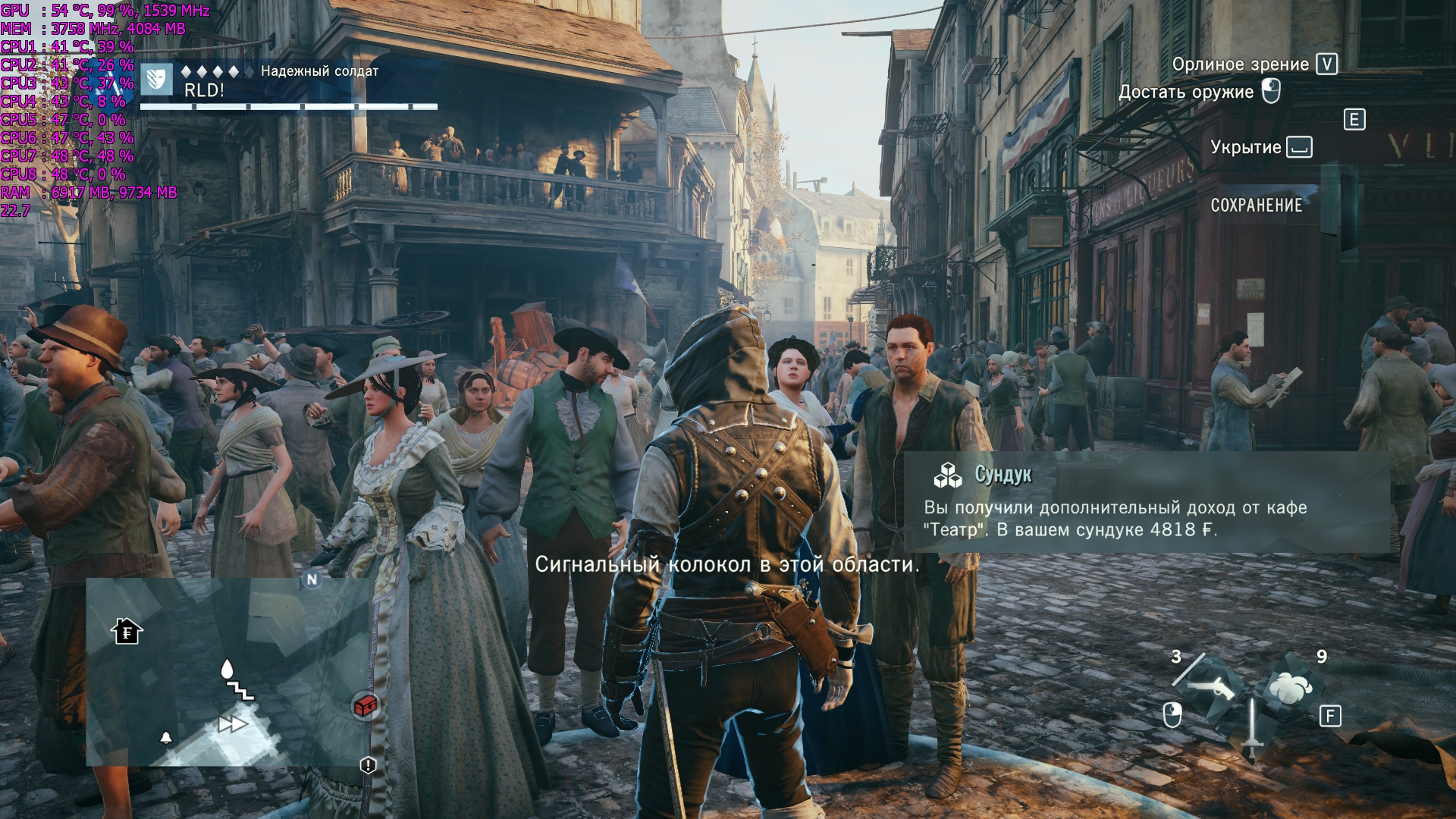The height and width of the screenshot is (819, 1456).
Task: Select the double-arrow marker on minimap
Action: [x=232, y=724]
